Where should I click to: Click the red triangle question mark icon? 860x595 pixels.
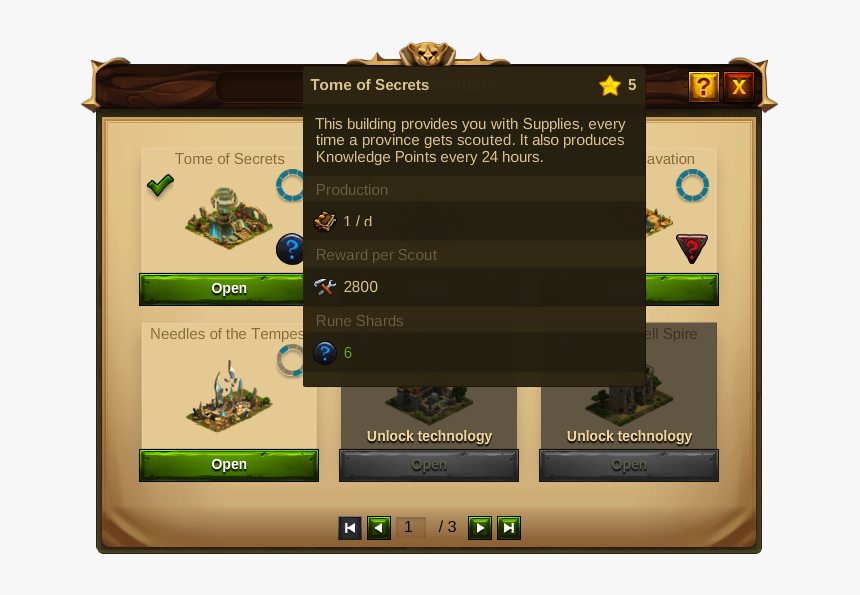click(x=692, y=248)
